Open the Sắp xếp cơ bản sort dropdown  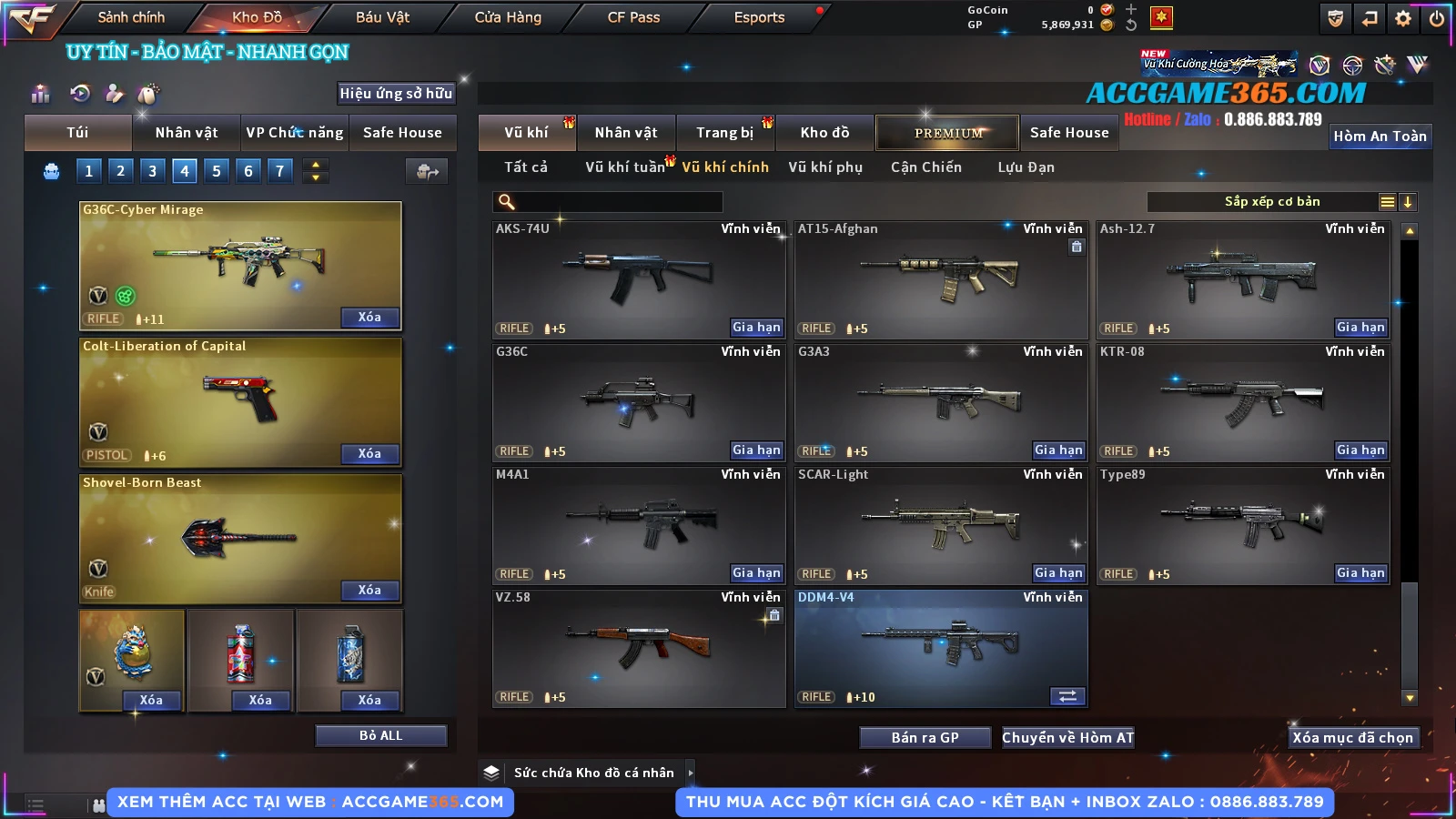pyautogui.click(x=1271, y=202)
